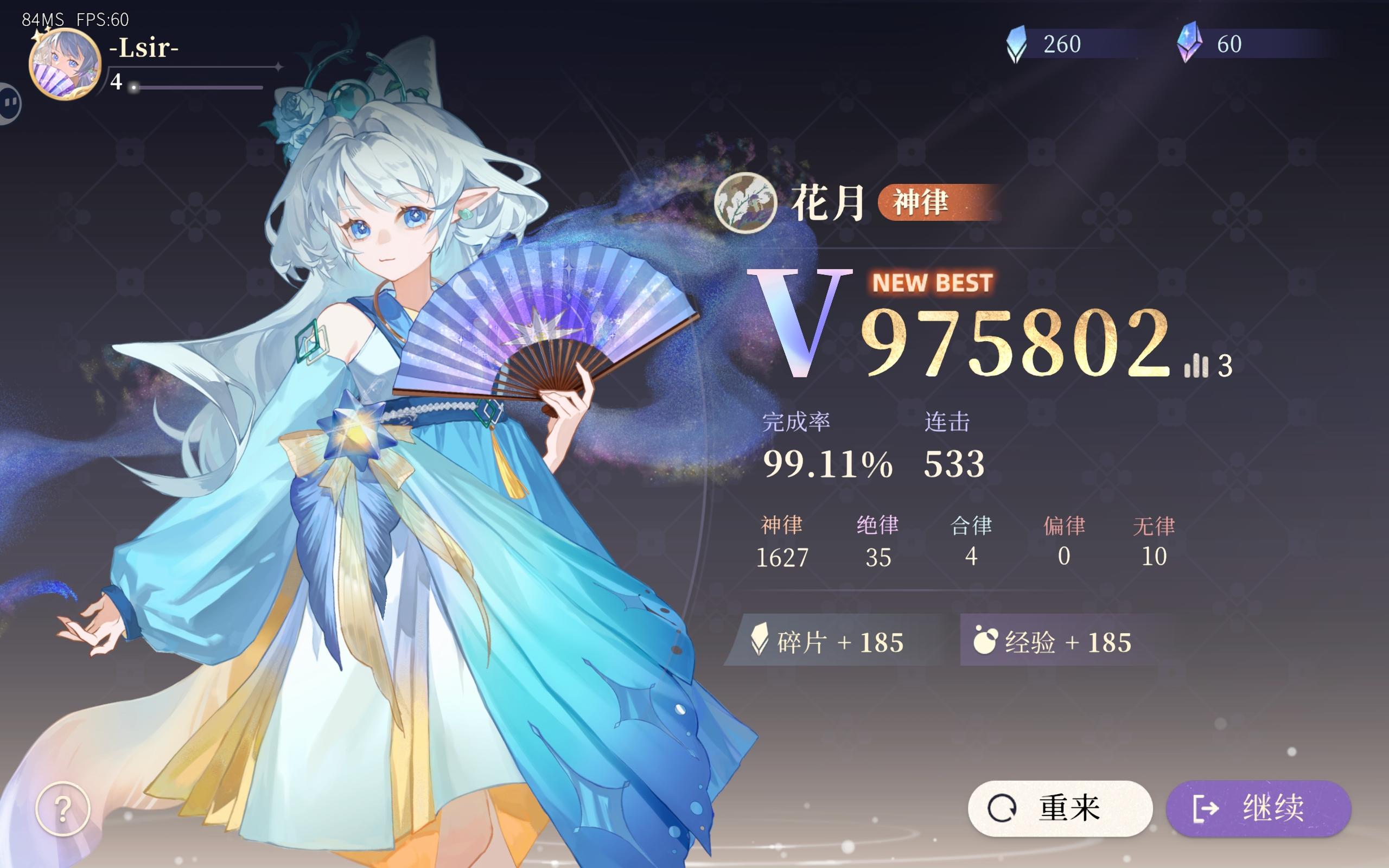Screen dimensions: 1389x868
Task: Select the NEW BEST banner
Action: pos(932,283)
